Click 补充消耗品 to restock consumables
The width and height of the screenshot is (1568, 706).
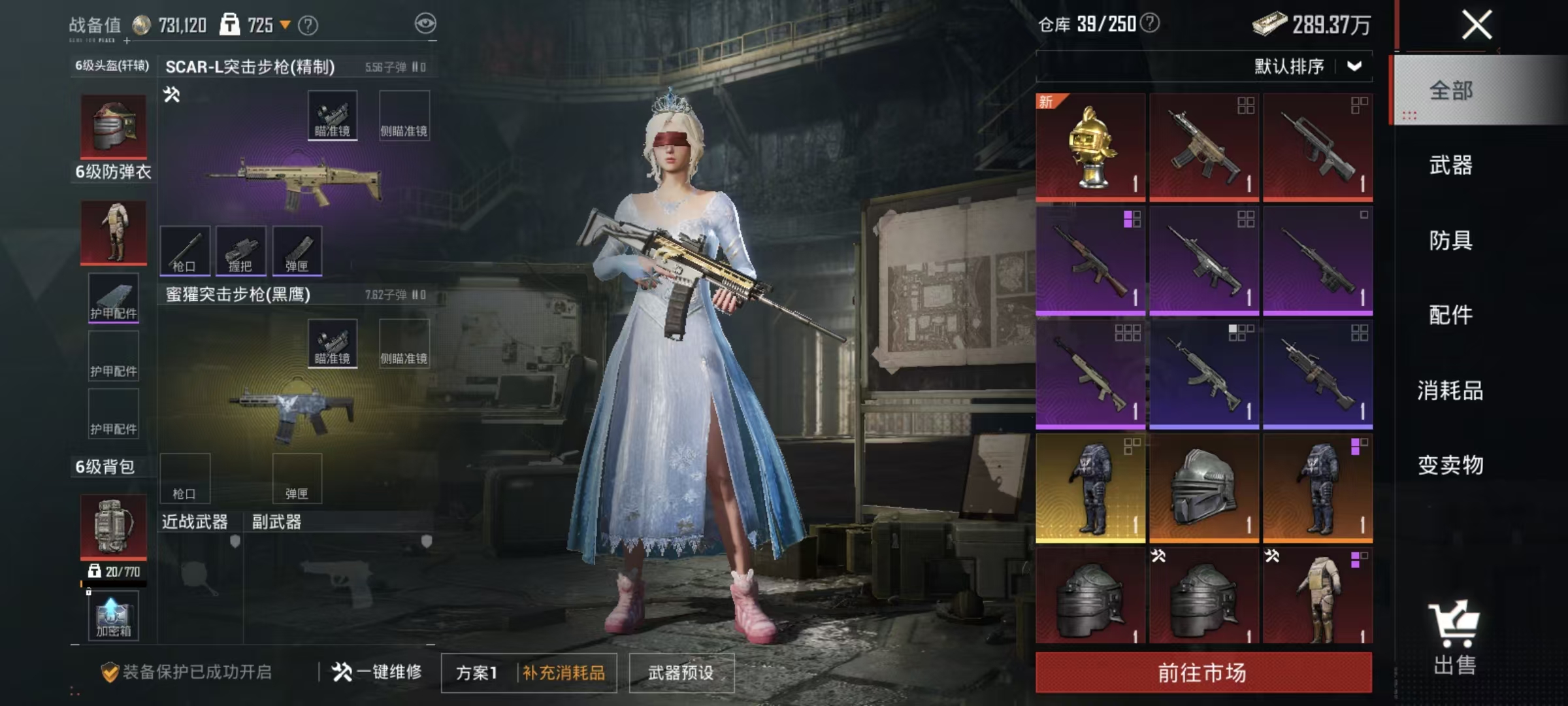[564, 673]
